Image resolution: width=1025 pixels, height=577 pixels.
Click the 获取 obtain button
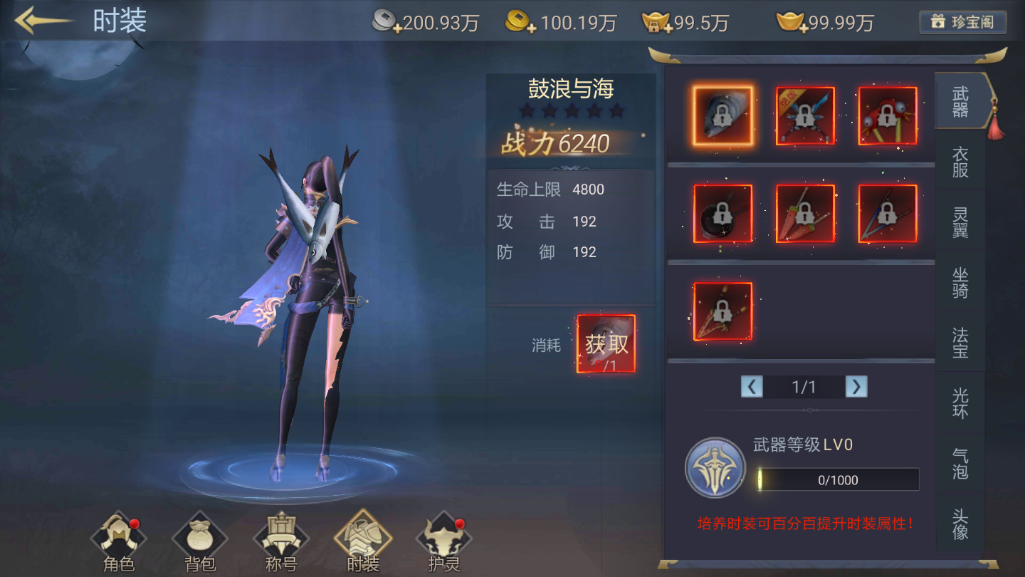click(x=606, y=344)
